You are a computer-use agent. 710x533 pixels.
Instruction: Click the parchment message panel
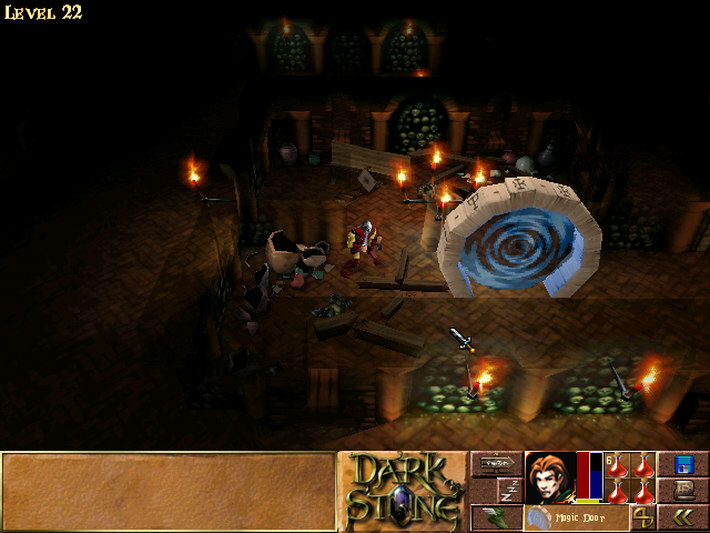click(x=168, y=491)
